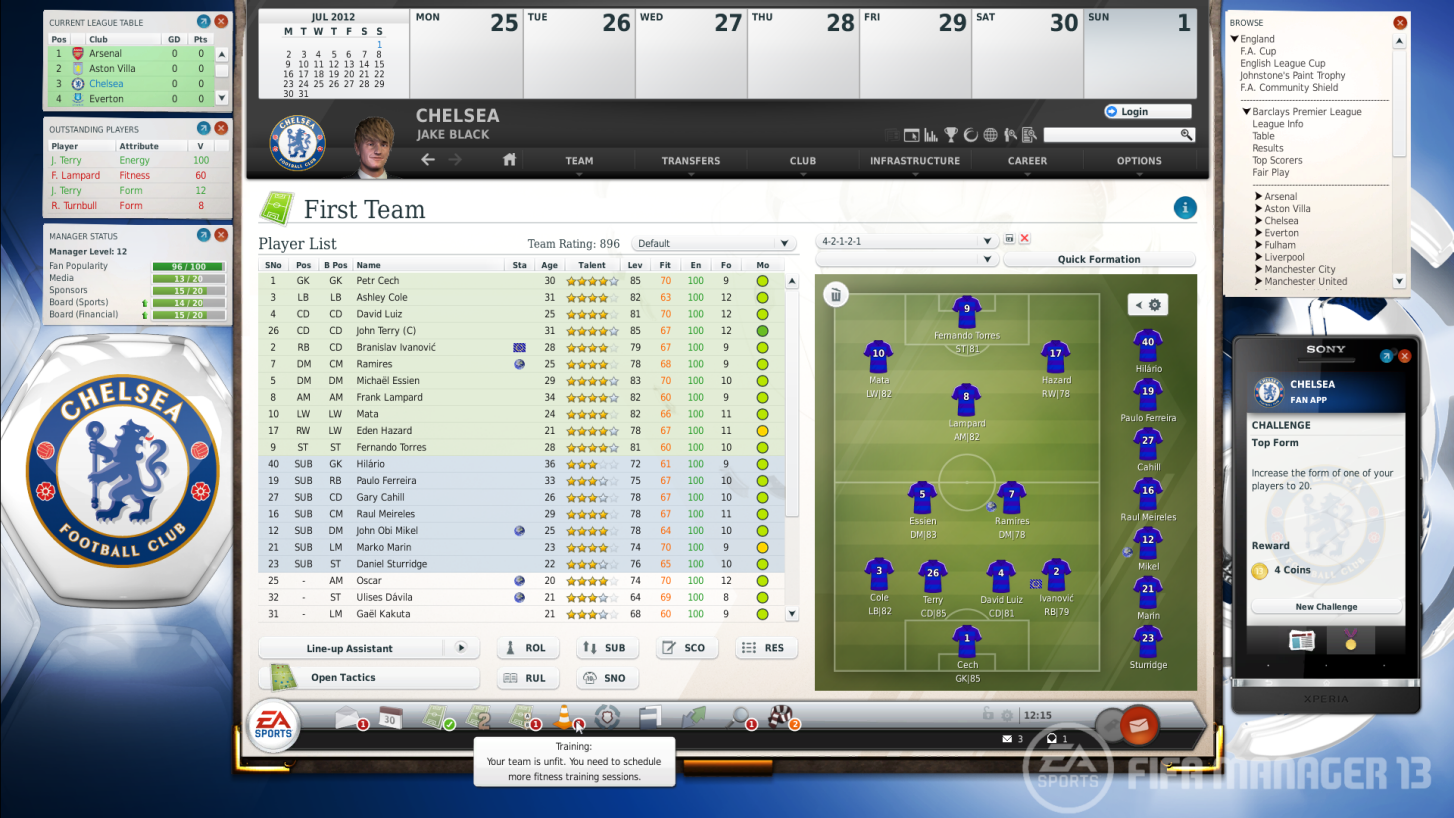
Task: Open the 4-2-1-2-1 formation dropdown
Action: pyautogui.click(x=905, y=240)
